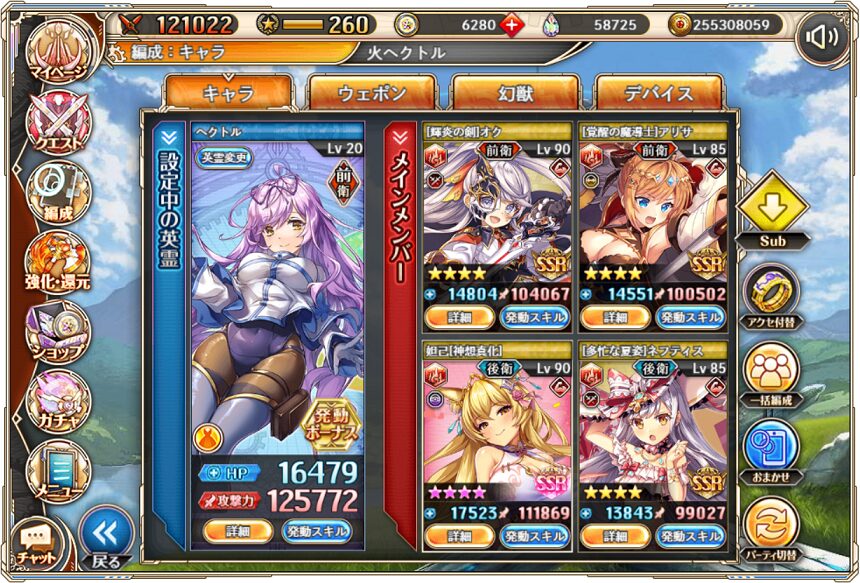Go back with the 戻る button
The width and height of the screenshot is (860, 583).
[105, 540]
